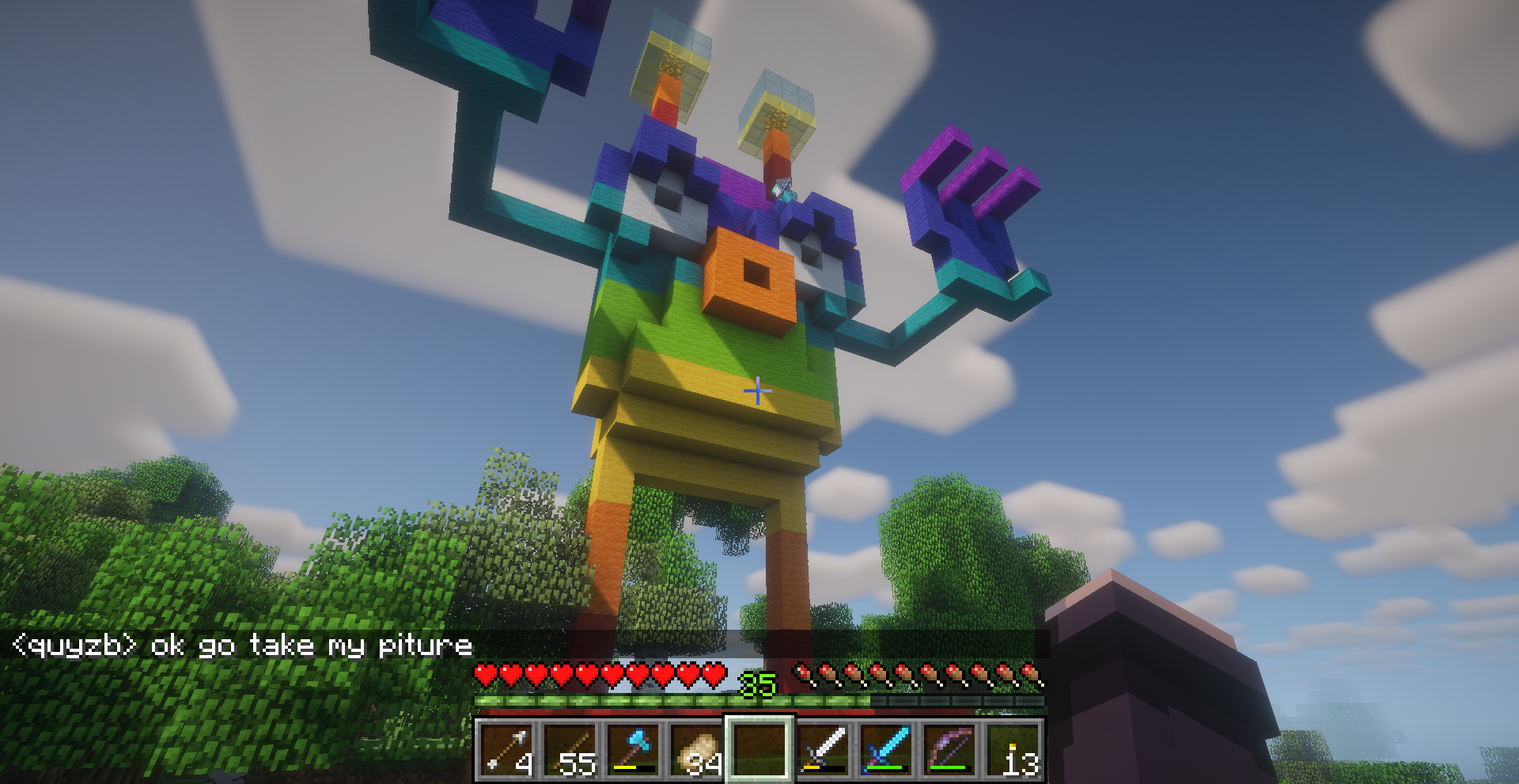The width and height of the screenshot is (1519, 784).
Task: Select the arrow stack in the hotbar
Action: [507, 749]
